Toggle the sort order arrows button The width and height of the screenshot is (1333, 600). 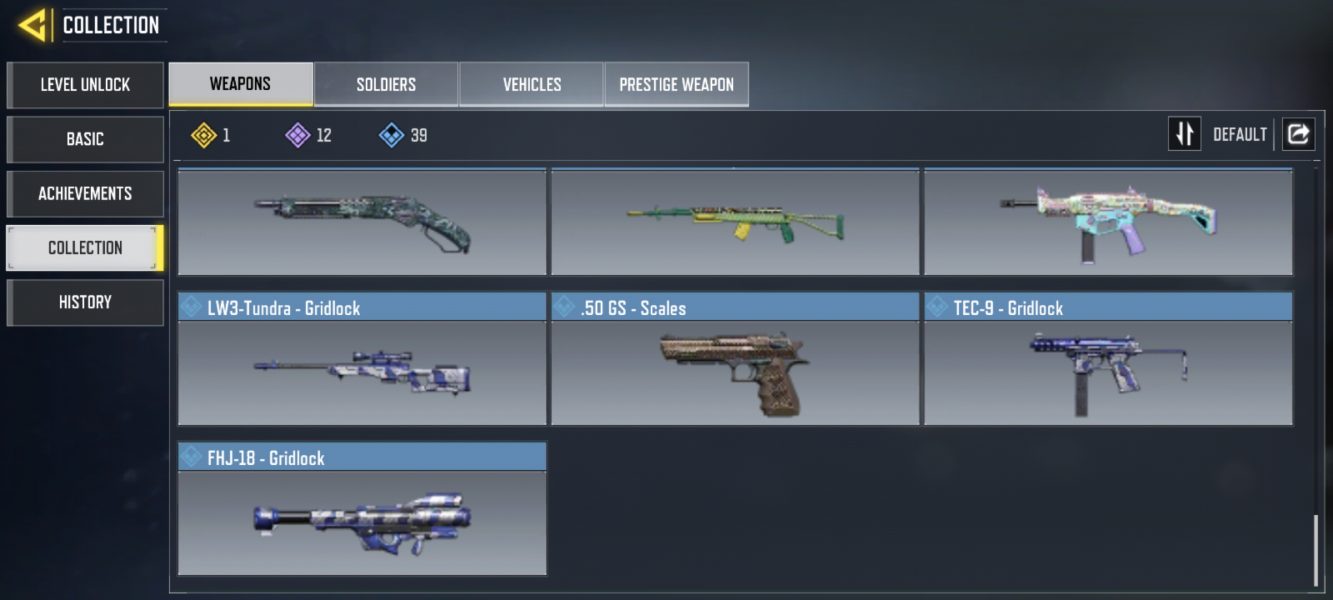point(1184,134)
